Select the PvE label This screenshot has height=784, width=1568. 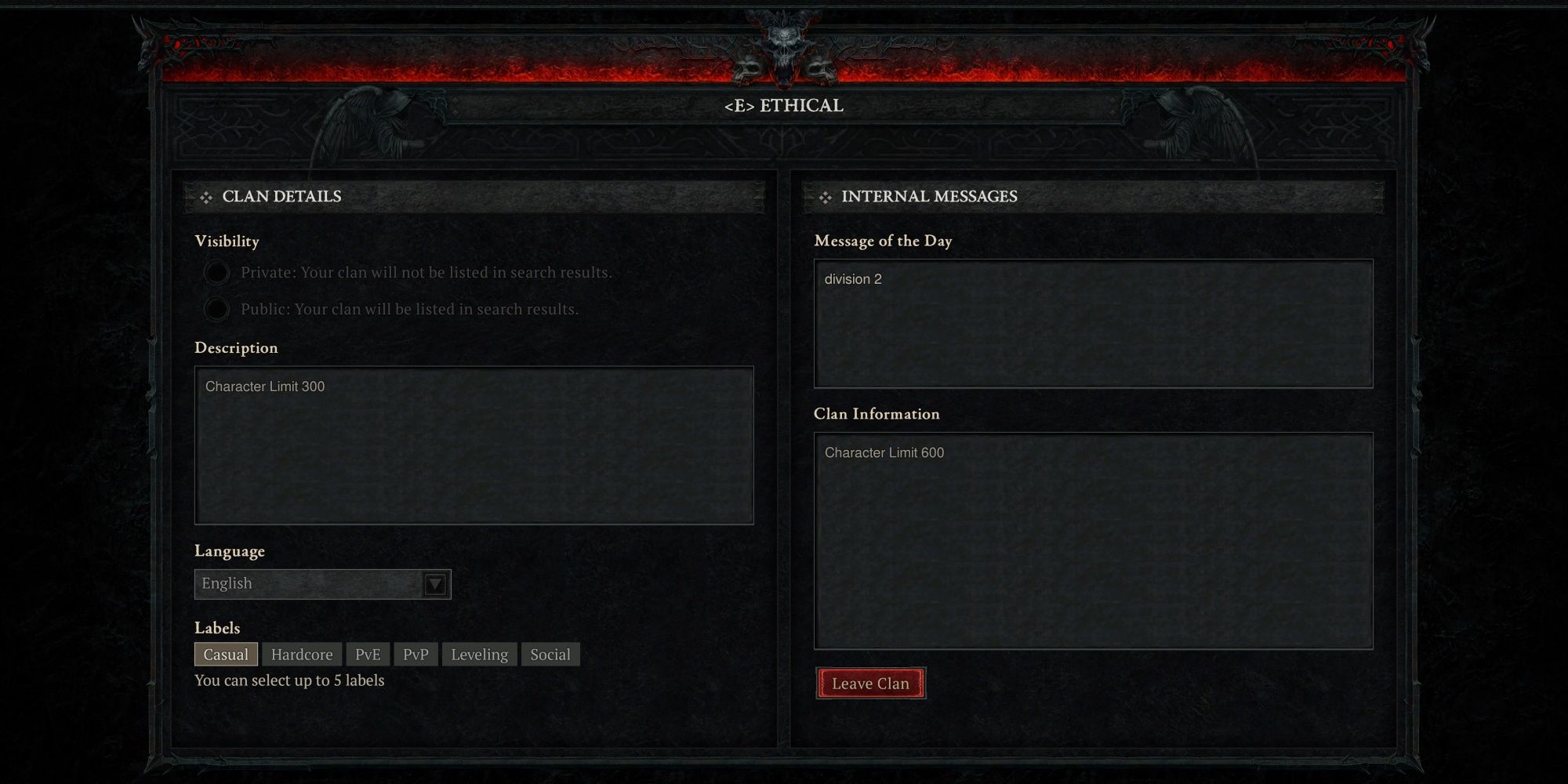[368, 654]
